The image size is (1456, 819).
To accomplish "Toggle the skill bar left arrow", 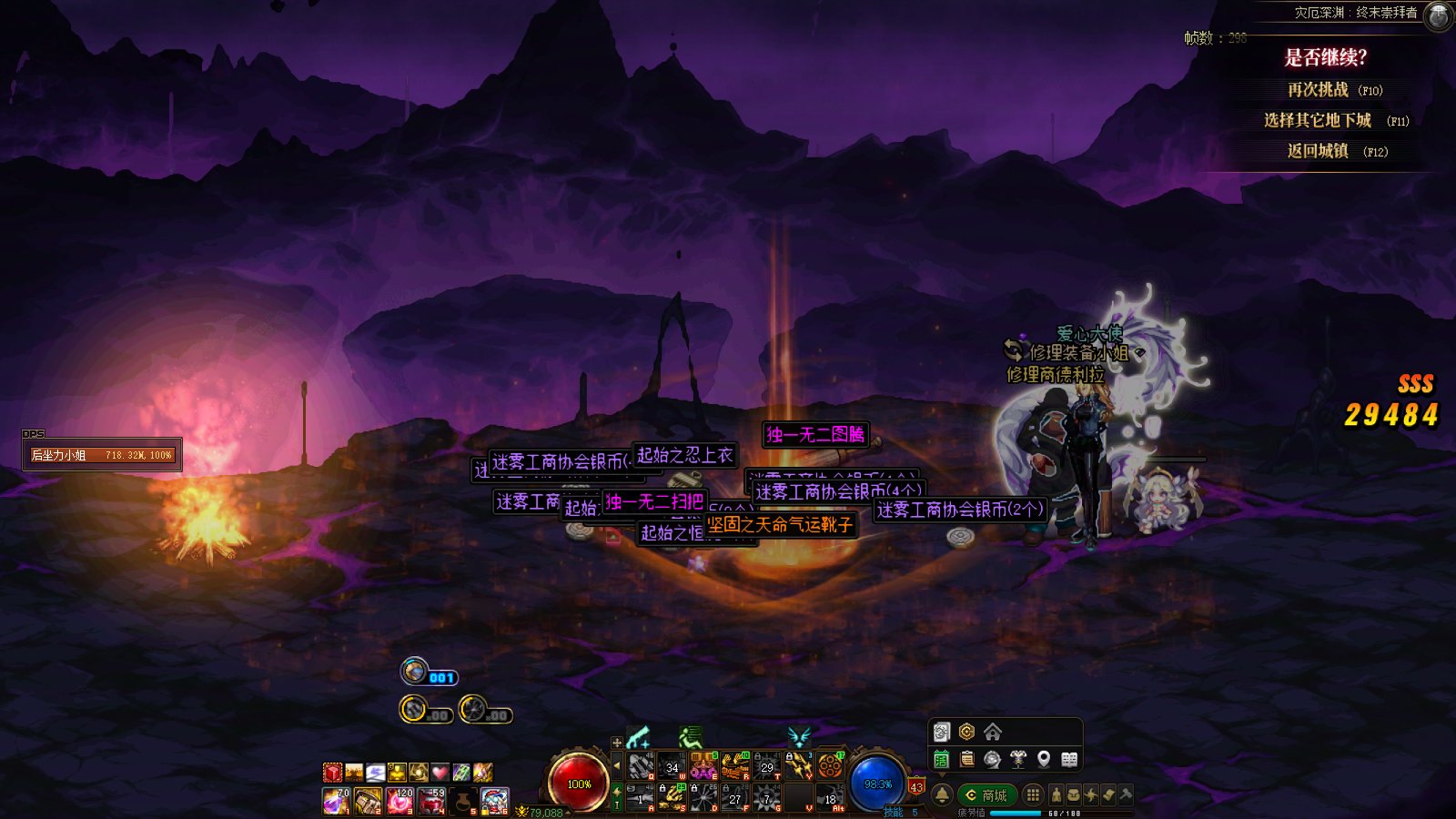I will click(x=617, y=766).
